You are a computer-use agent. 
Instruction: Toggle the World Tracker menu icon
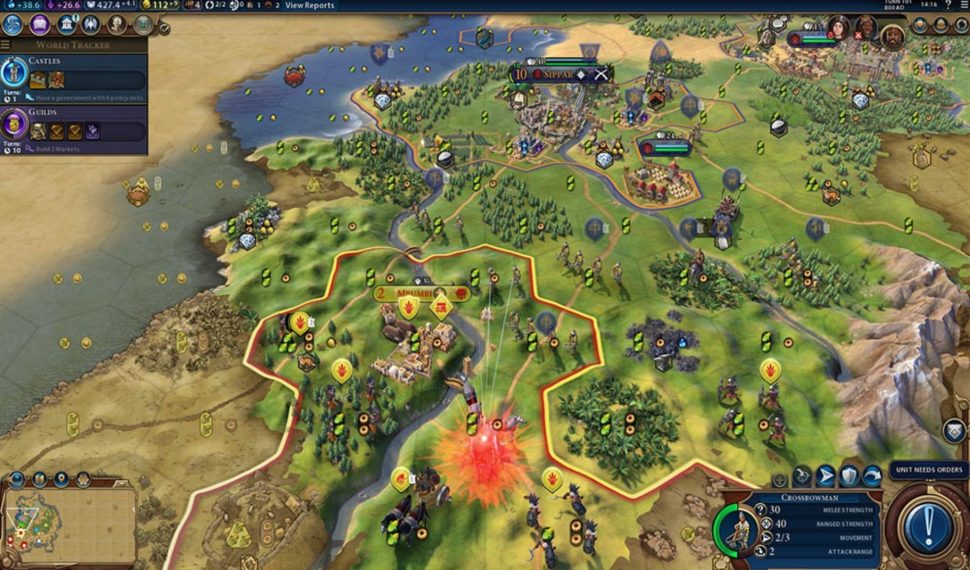click(6, 45)
